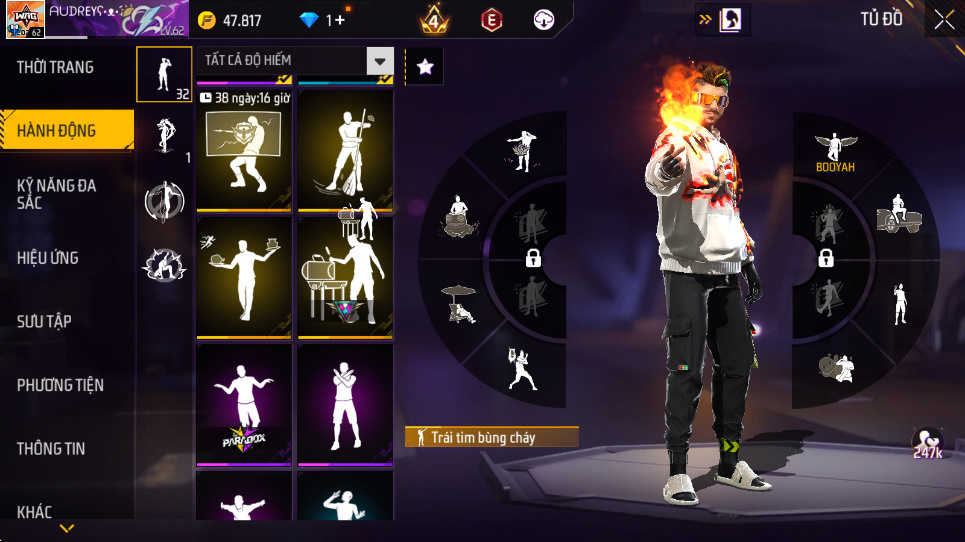Toggle the star favorites filter
Viewport: 965px width, 542px height.
[x=425, y=67]
